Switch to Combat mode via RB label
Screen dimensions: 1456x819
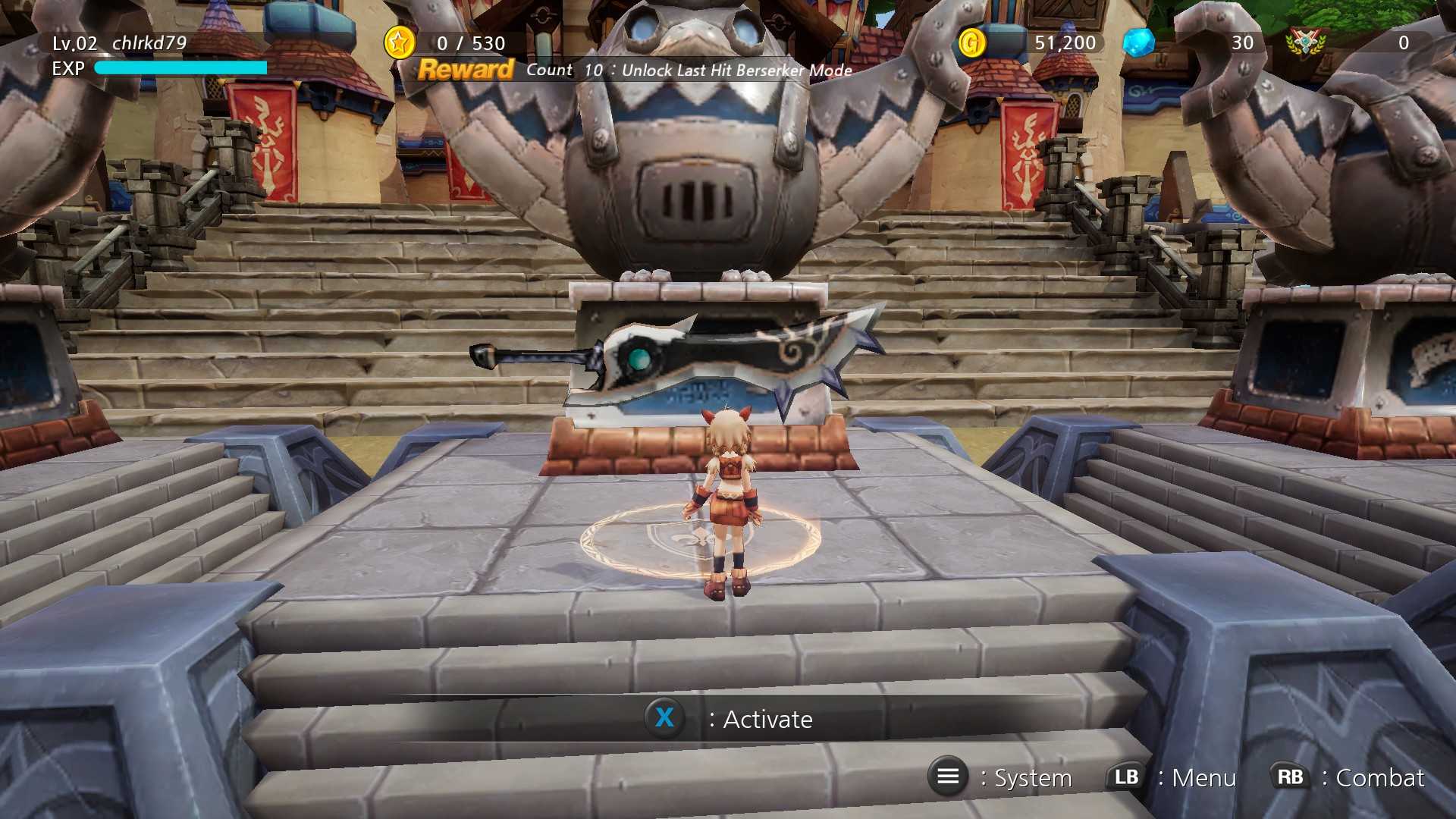point(1380,778)
